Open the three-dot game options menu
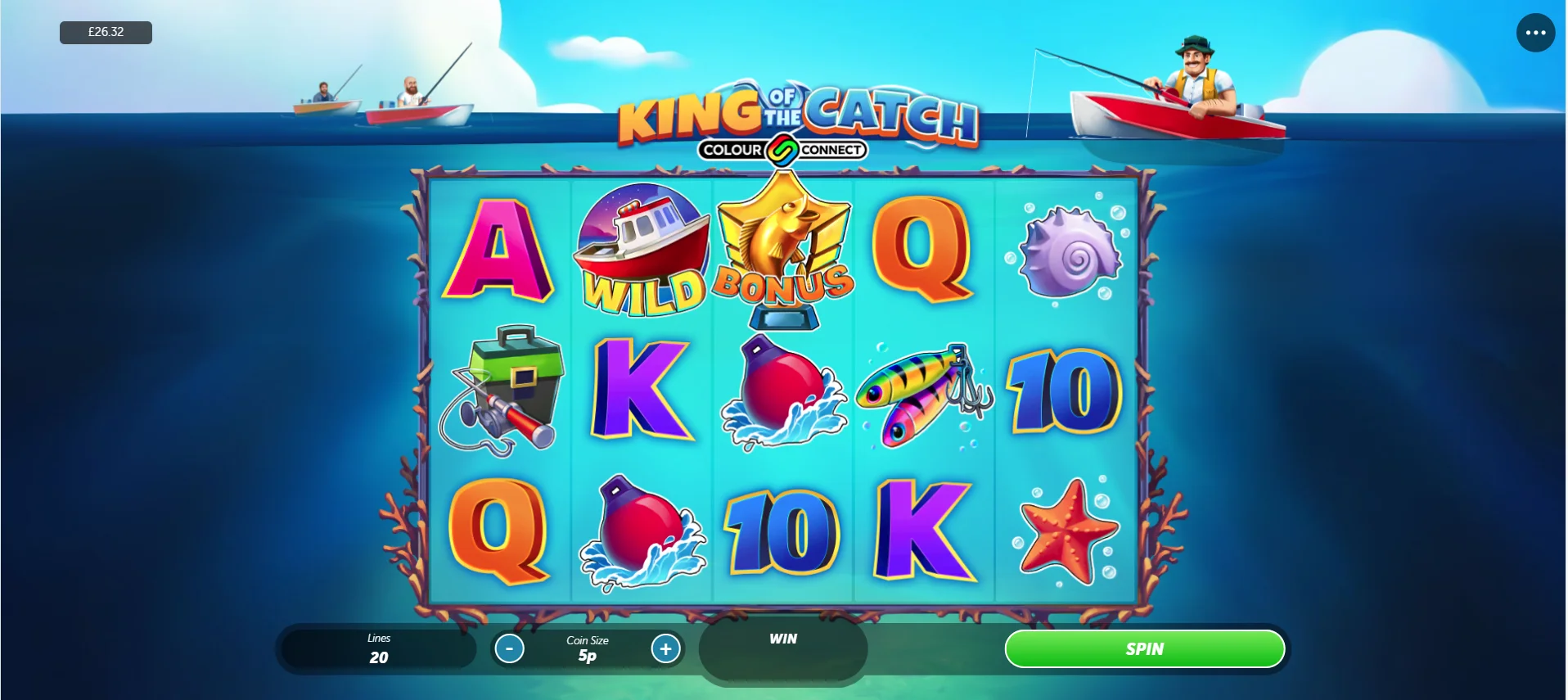1568x700 pixels. point(1536,33)
